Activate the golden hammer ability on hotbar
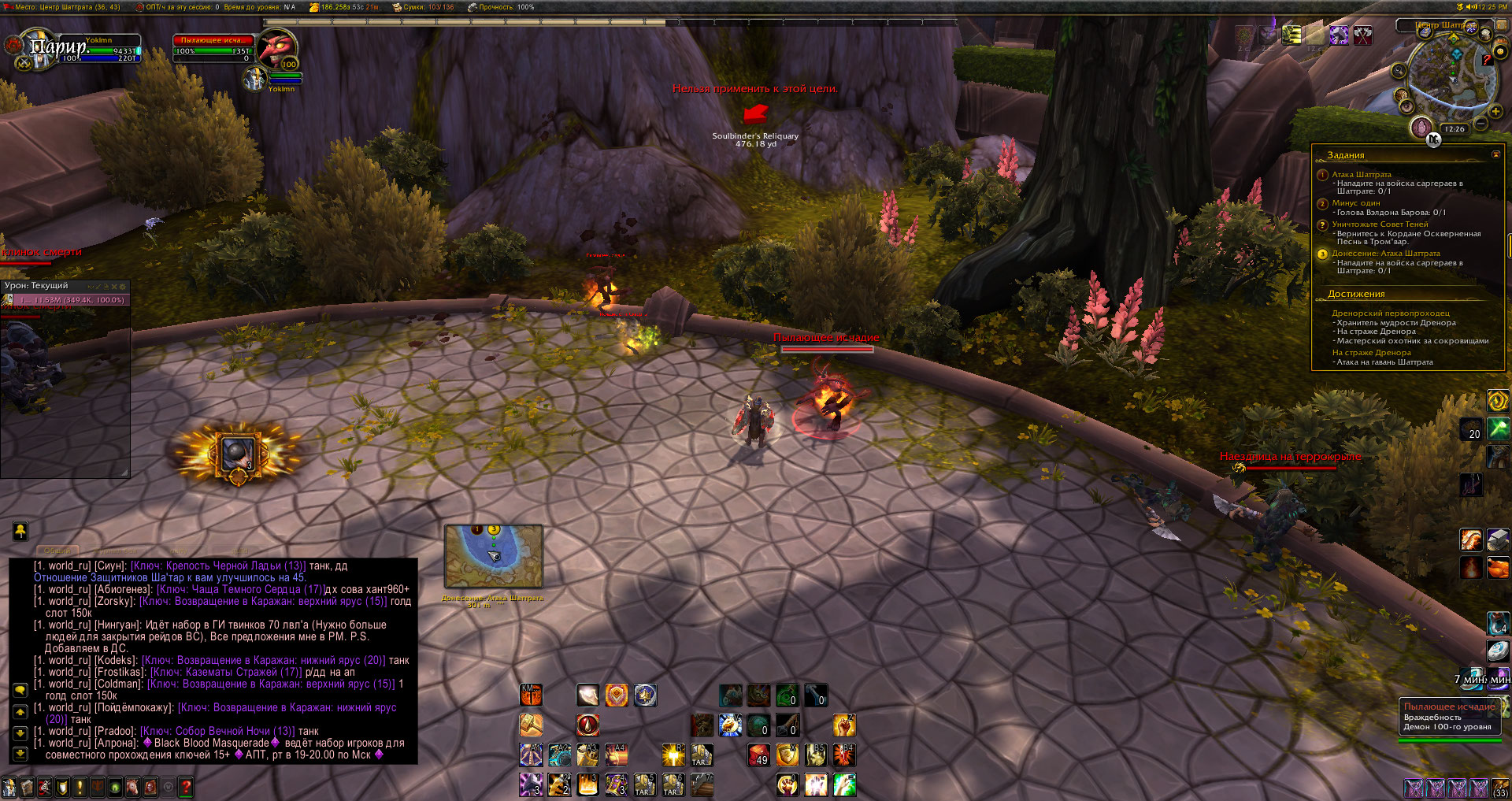 531,725
